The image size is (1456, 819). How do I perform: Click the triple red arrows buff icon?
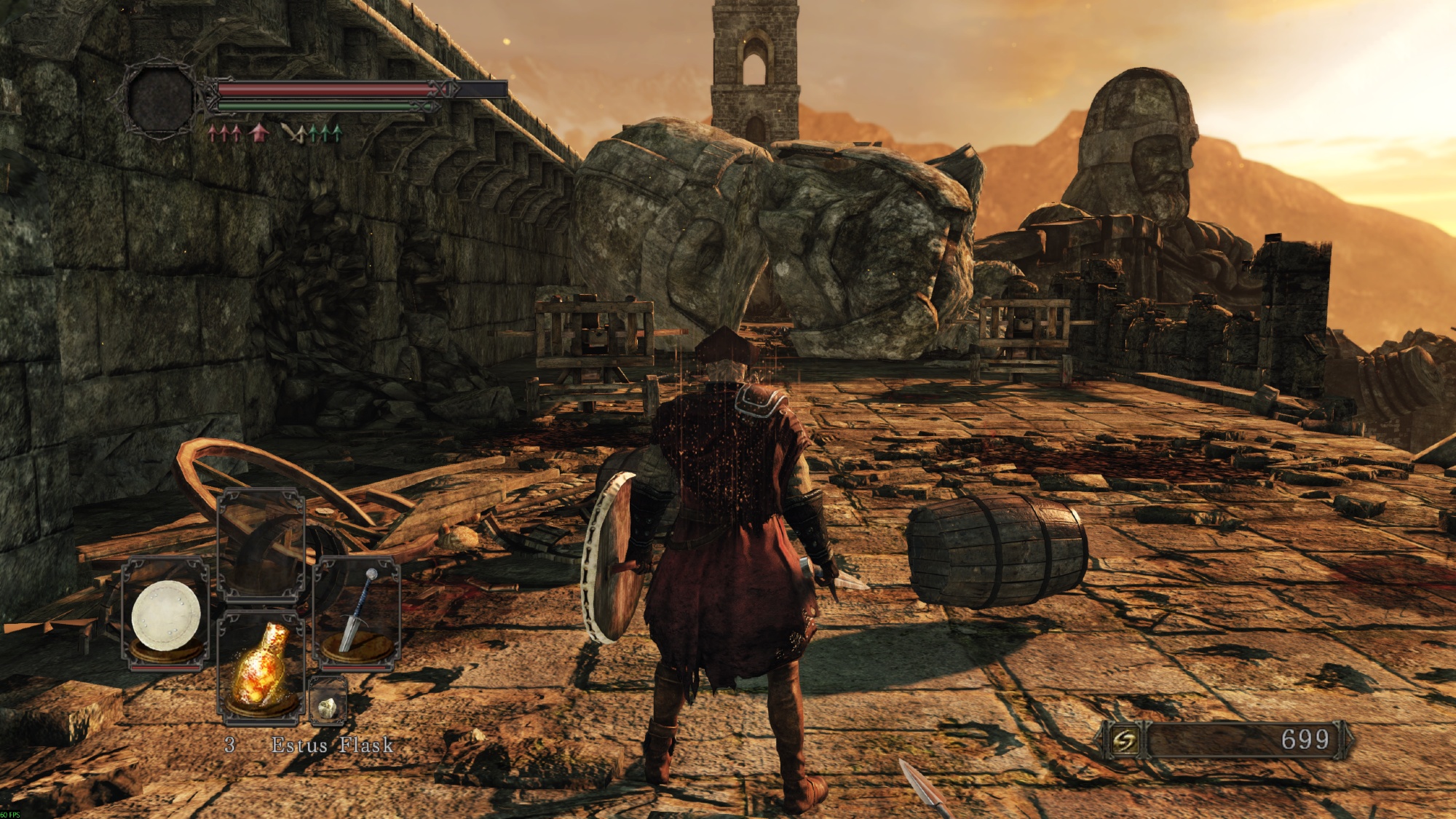coord(225,132)
